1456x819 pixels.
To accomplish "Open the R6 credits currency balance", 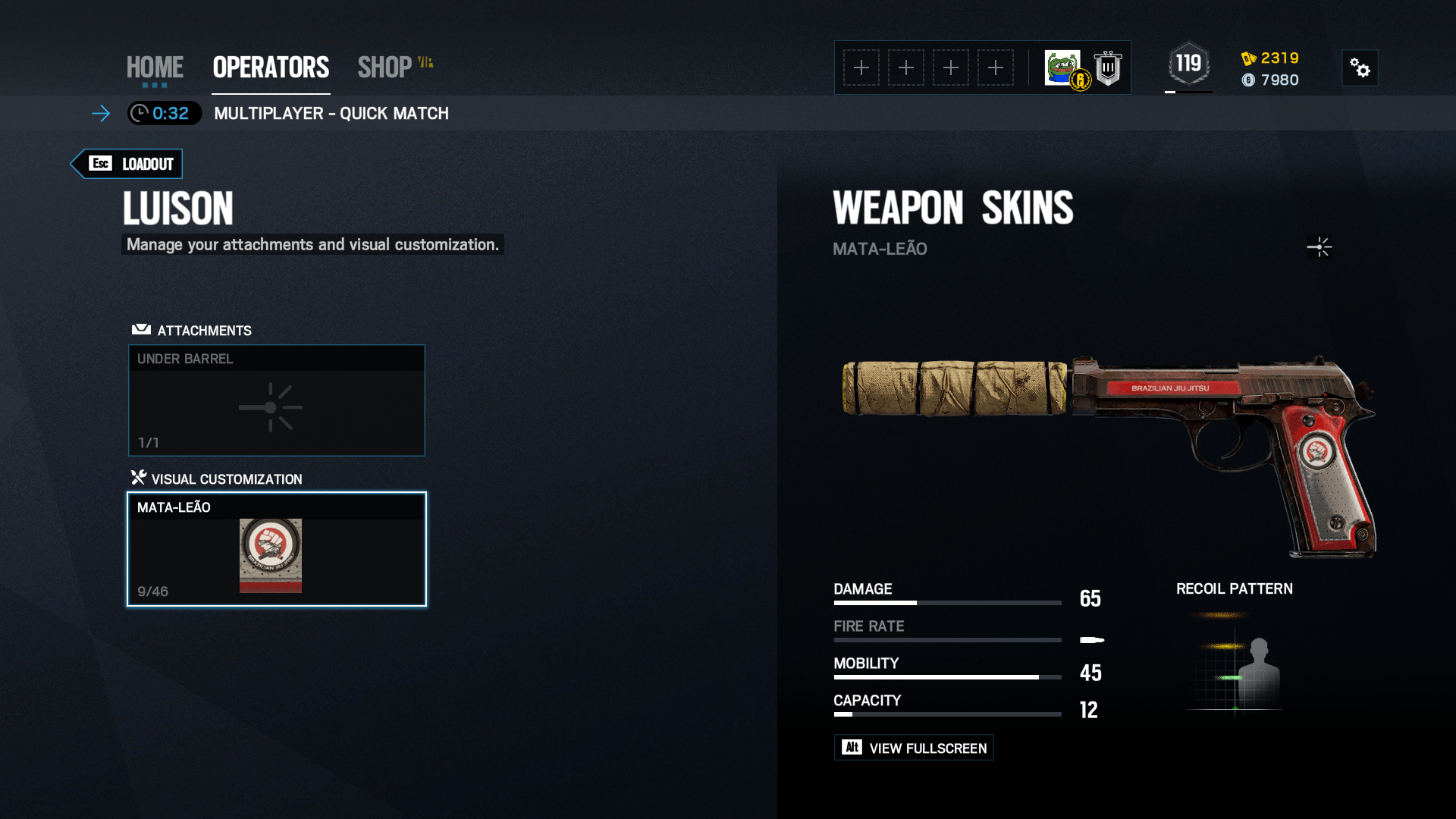I will coord(1270,58).
